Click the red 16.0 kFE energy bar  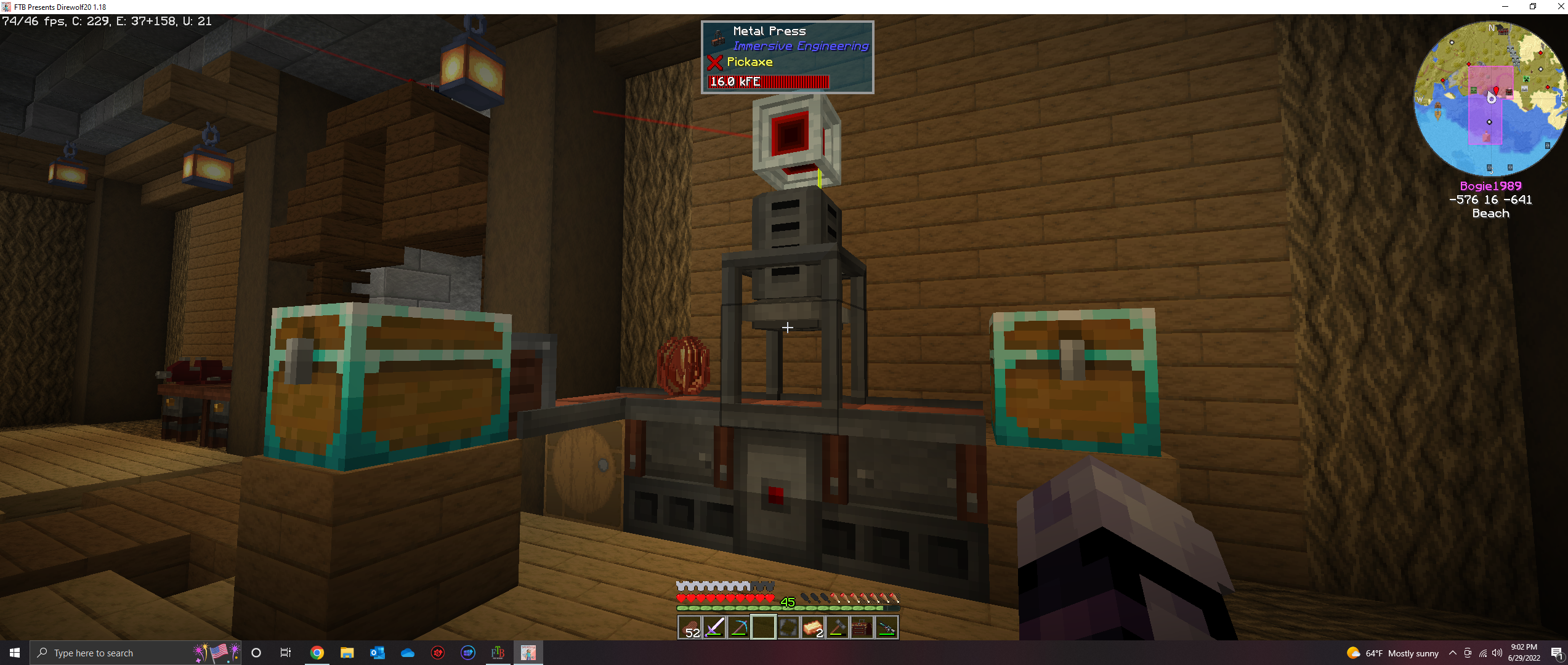click(769, 81)
